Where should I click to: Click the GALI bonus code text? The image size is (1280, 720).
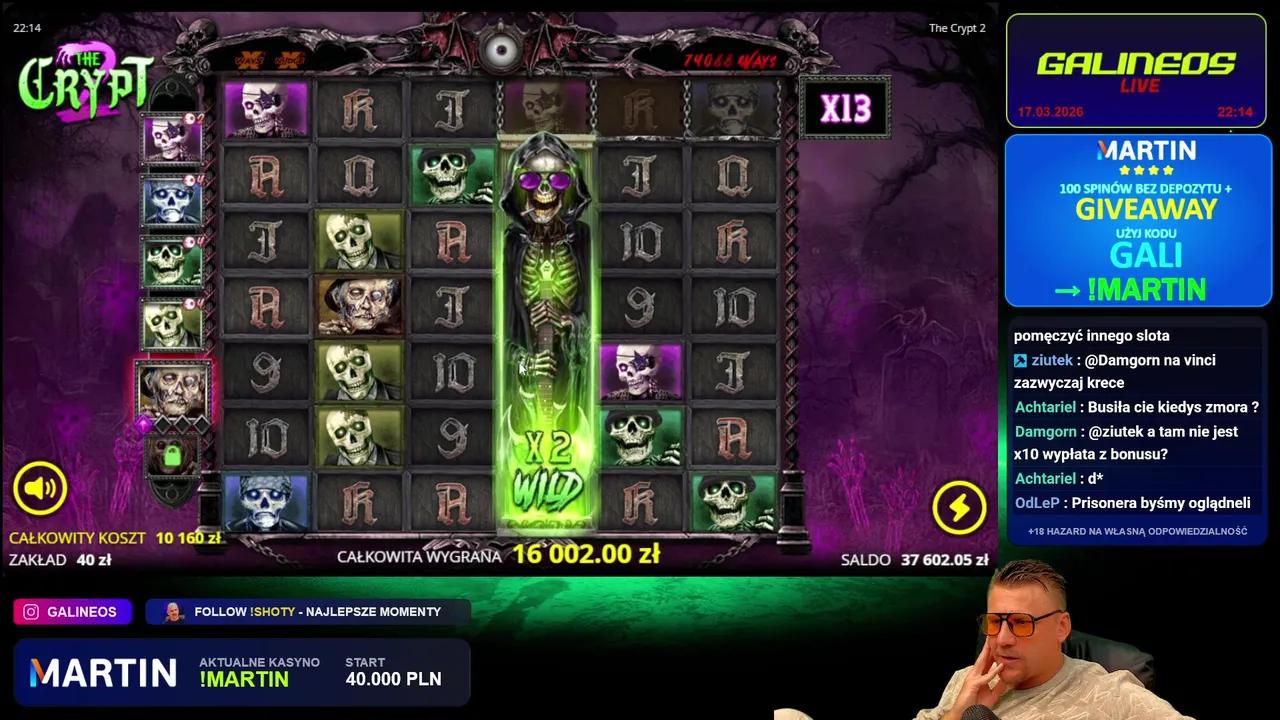[1145, 255]
